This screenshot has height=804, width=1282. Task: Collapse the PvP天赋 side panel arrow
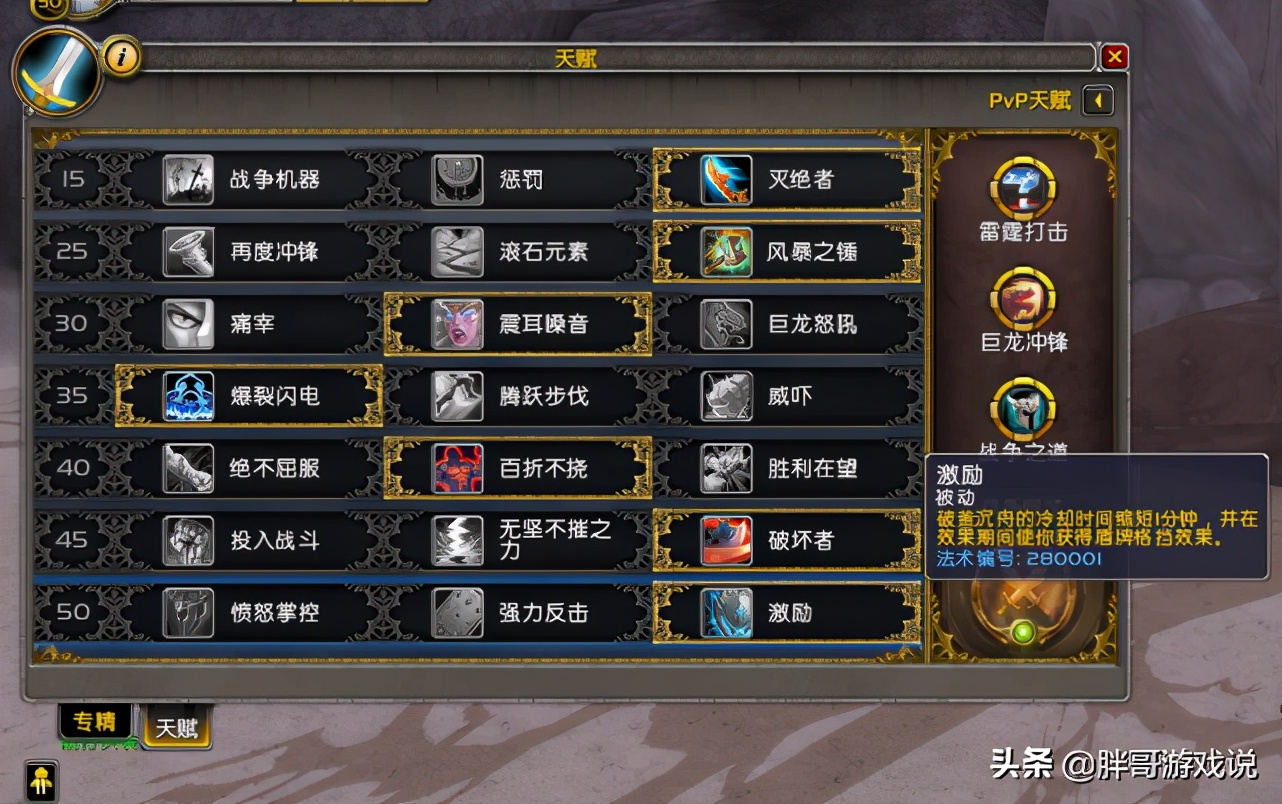(1097, 100)
